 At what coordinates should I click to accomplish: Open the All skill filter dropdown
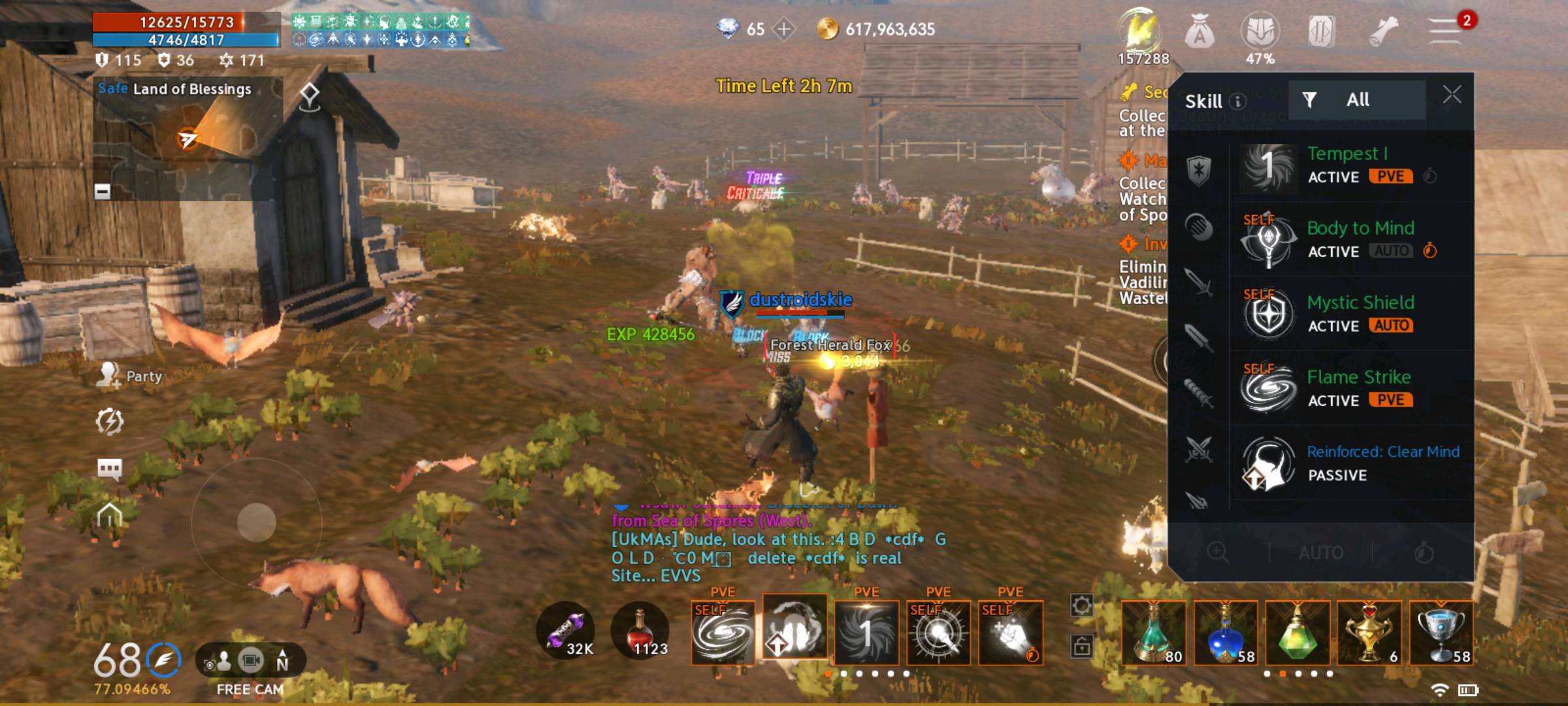coord(1358,99)
